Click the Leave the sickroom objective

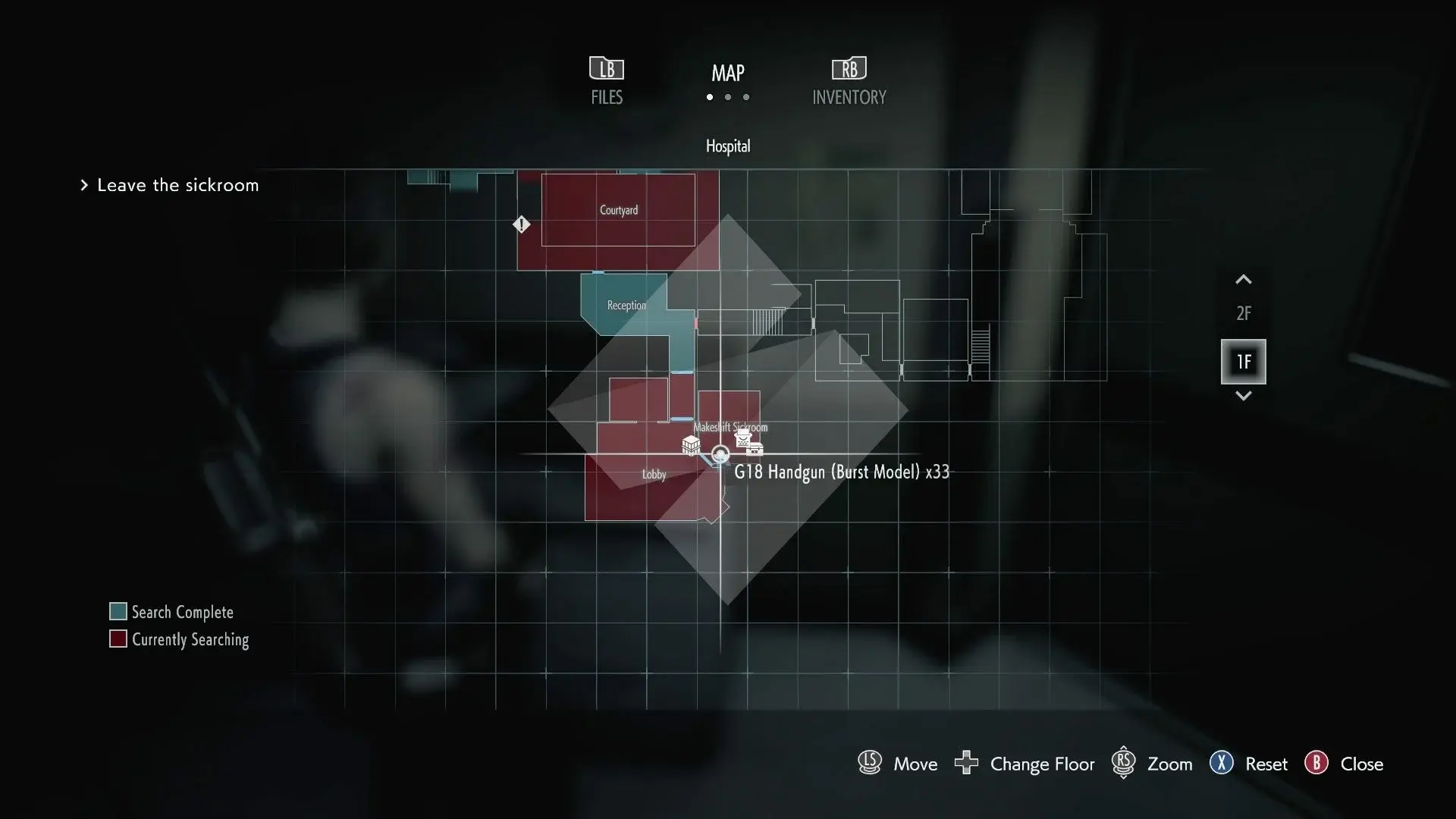(x=177, y=185)
